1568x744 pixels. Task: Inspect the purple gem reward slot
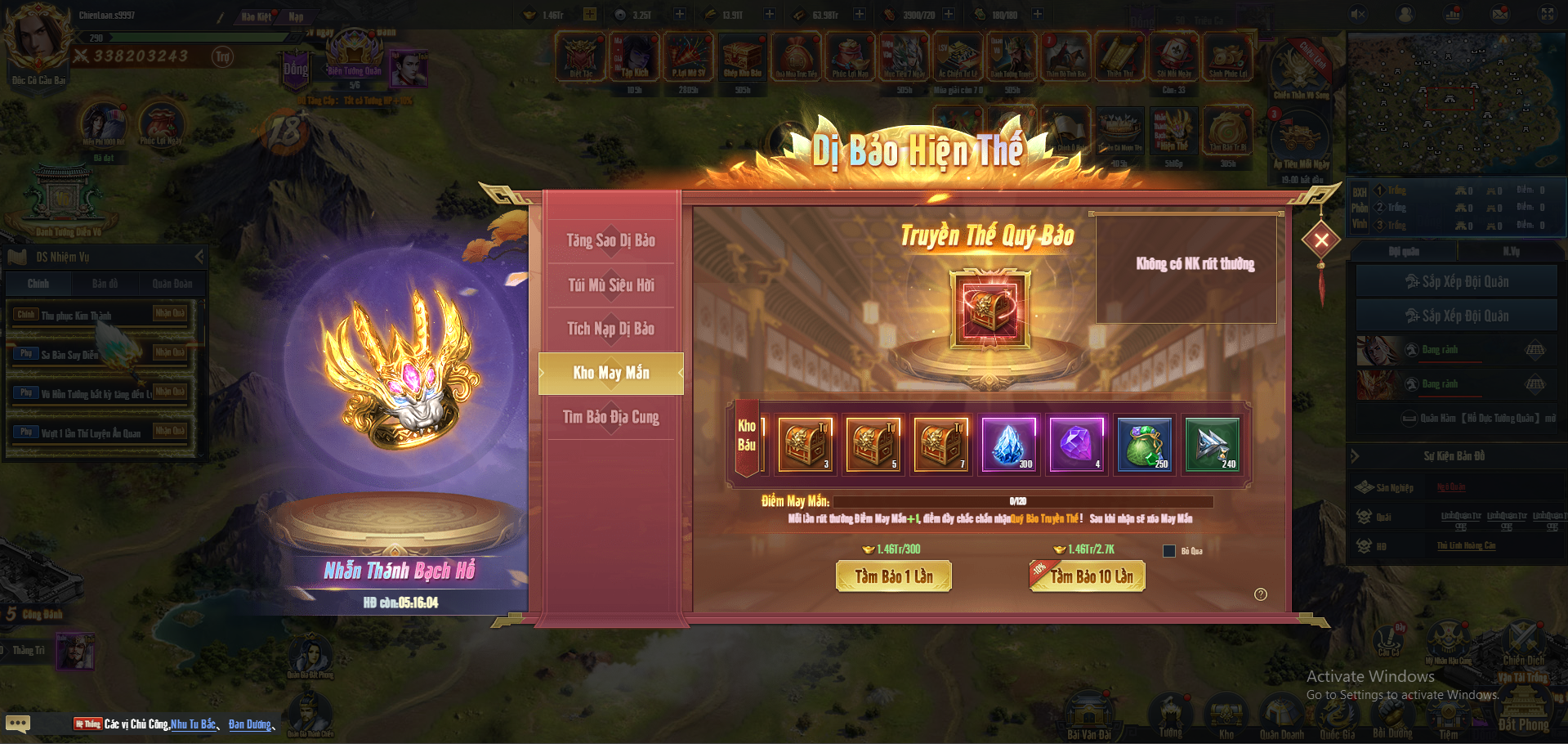click(x=1076, y=444)
